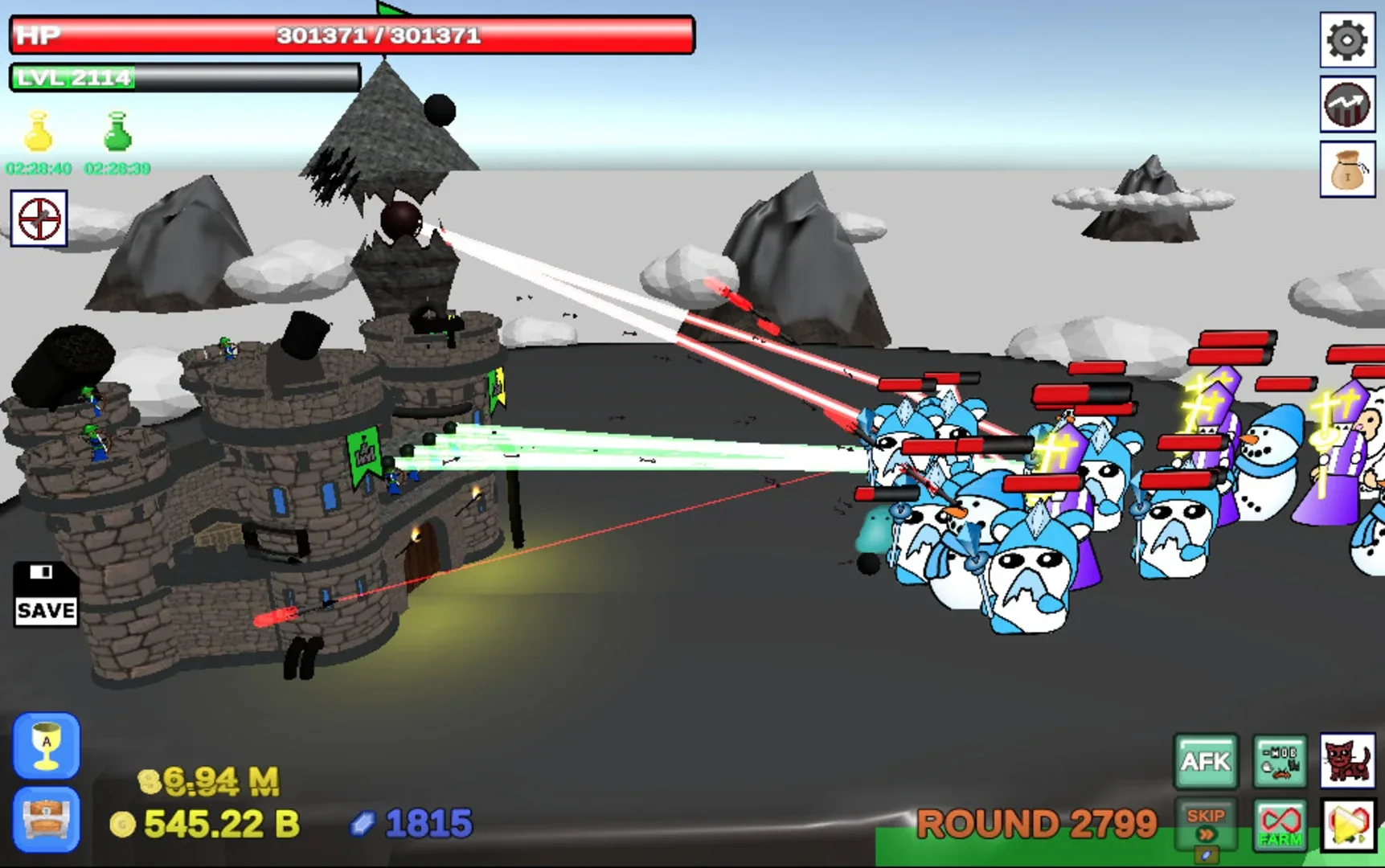Viewport: 1385px width, 868px height.
Task: Open the trophy goblet panel
Action: 46,747
